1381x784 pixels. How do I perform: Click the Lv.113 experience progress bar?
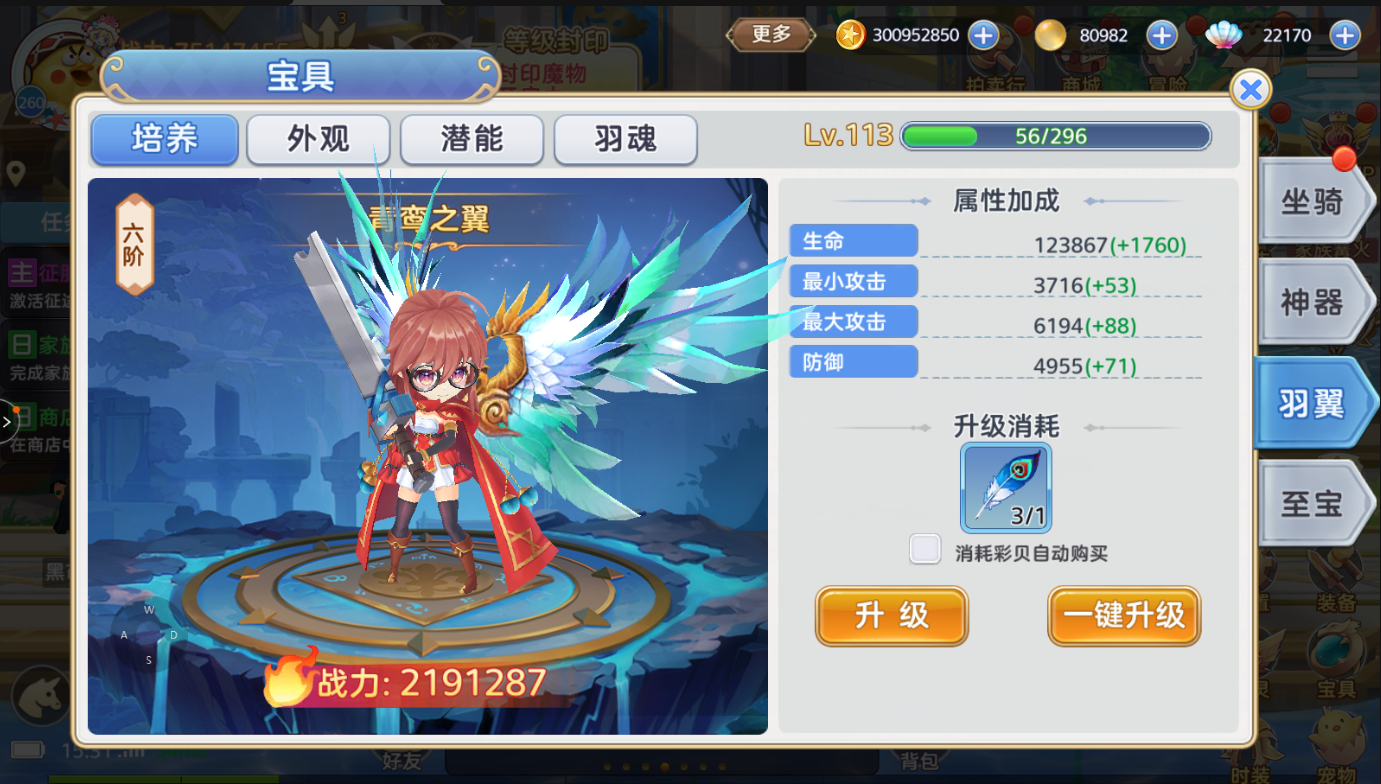1055,136
